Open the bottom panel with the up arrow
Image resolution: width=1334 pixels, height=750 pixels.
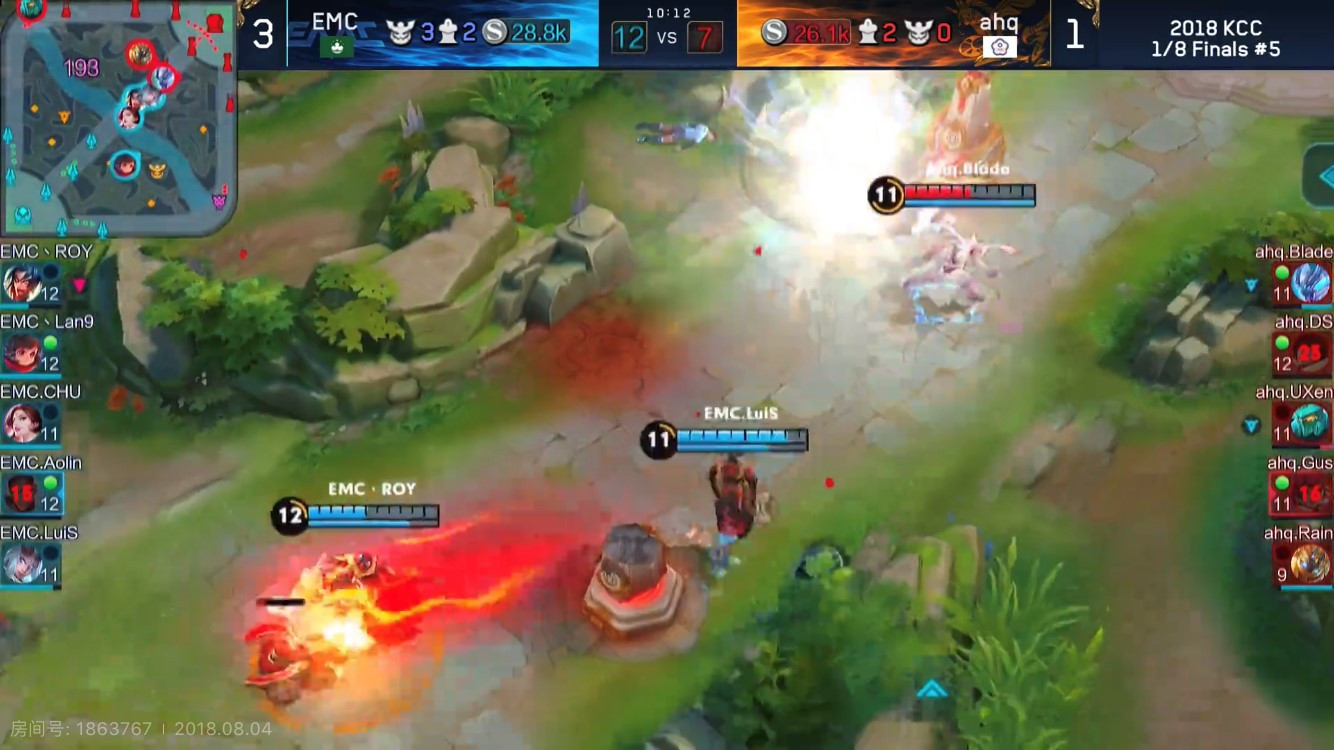coord(932,688)
